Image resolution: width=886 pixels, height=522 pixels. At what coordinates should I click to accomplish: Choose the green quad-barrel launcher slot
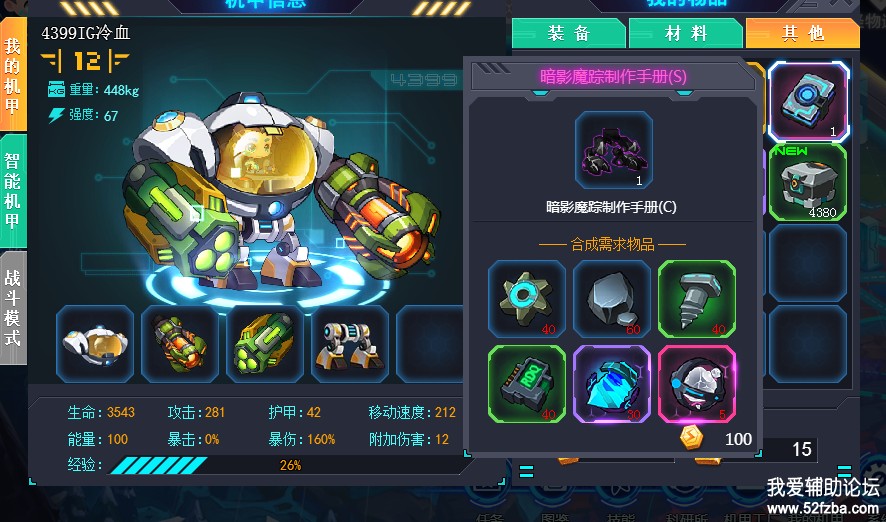coord(266,344)
